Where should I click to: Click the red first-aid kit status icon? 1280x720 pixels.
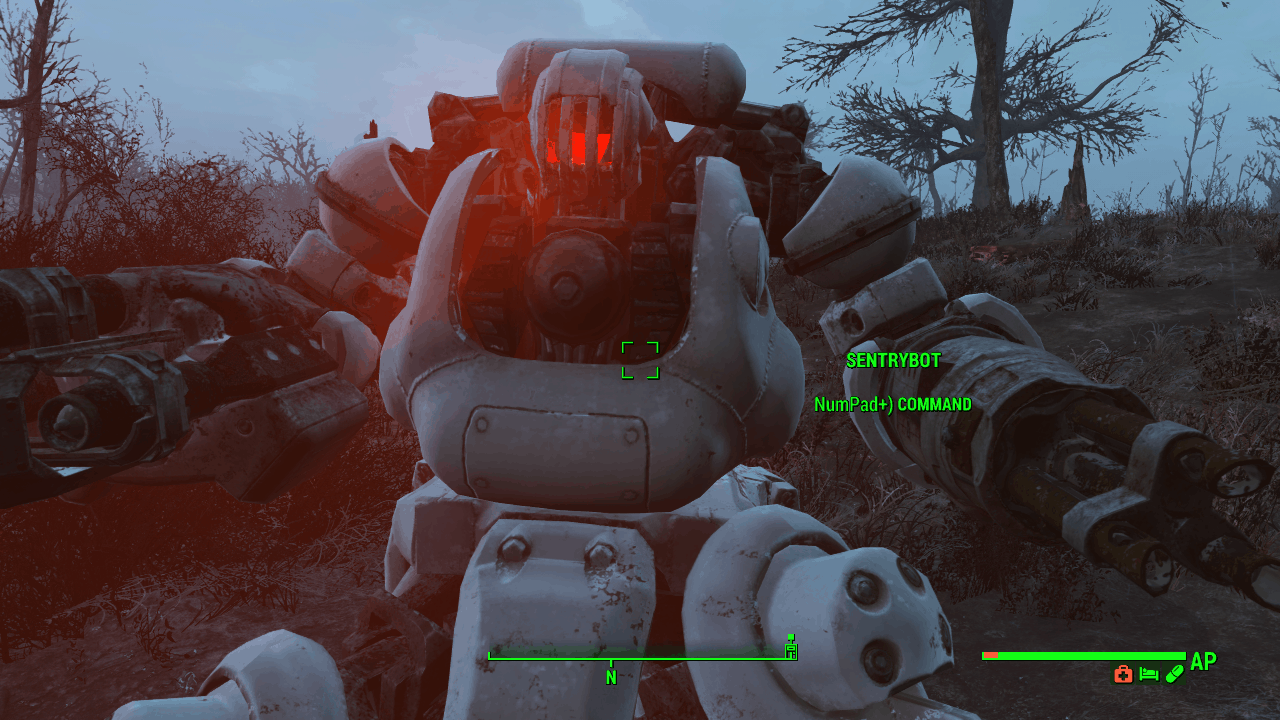pyautogui.click(x=1123, y=674)
